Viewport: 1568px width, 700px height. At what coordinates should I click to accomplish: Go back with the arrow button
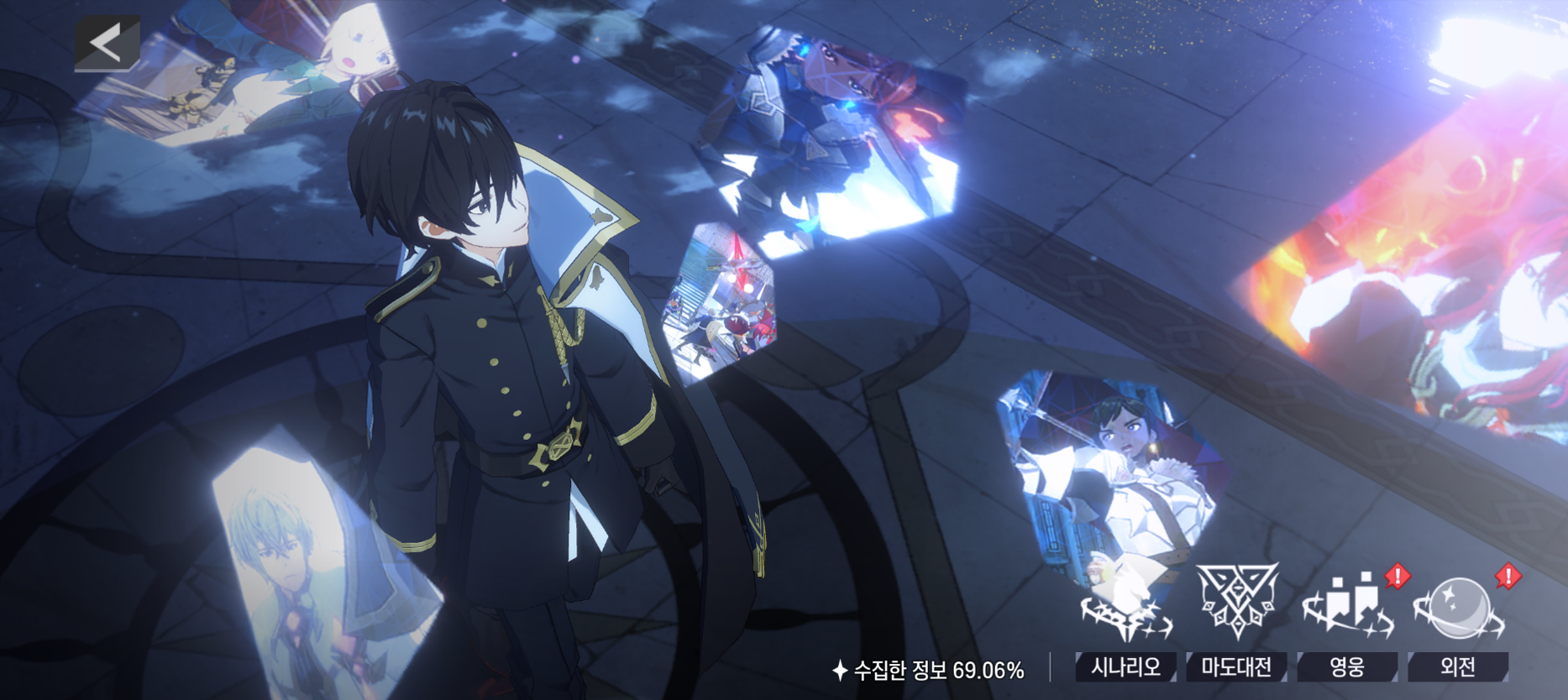point(108,43)
